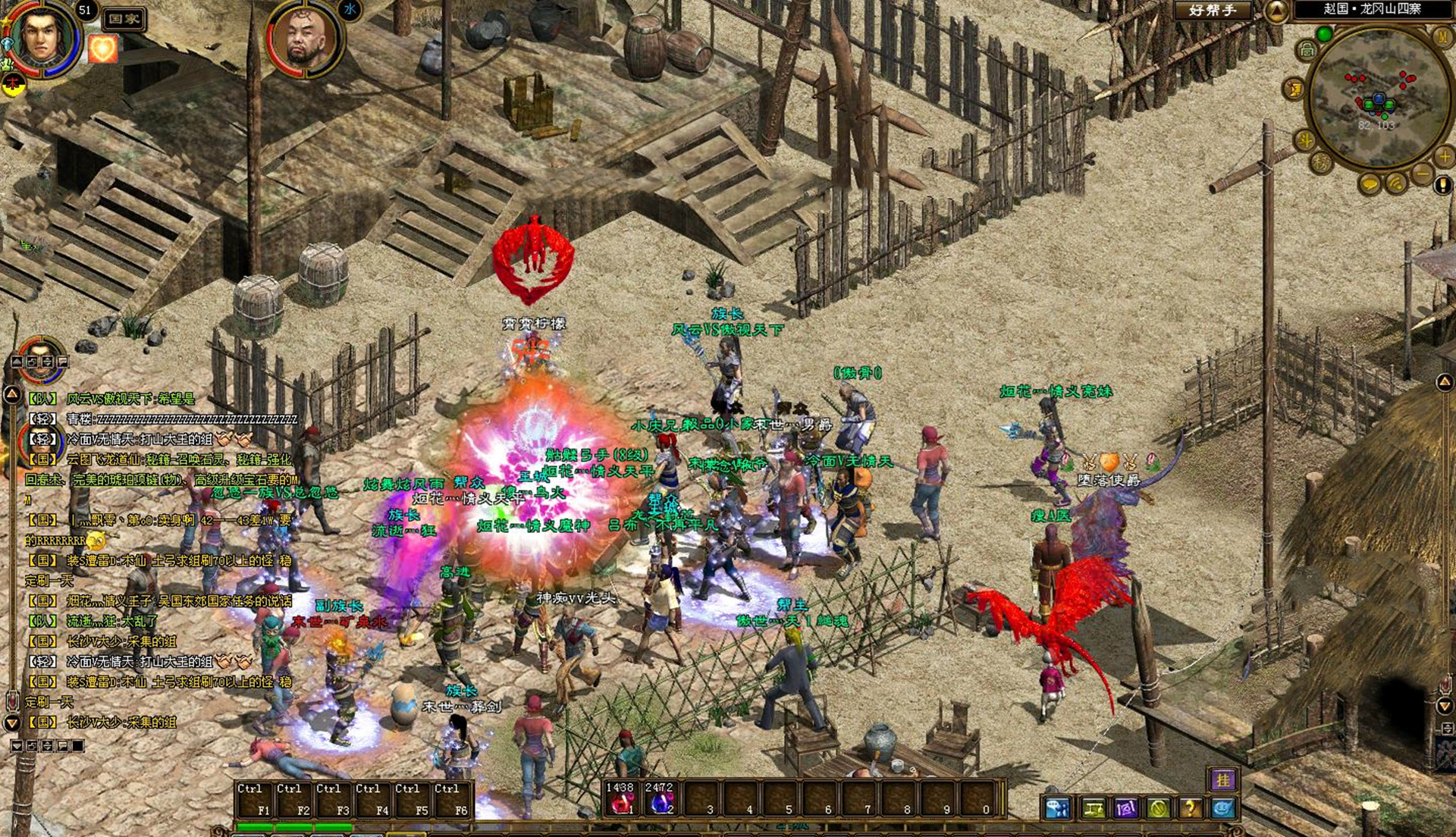Screen dimensions: 1456x837
Task: Open the blue chat bubbles social icon
Action: click(x=1056, y=808)
